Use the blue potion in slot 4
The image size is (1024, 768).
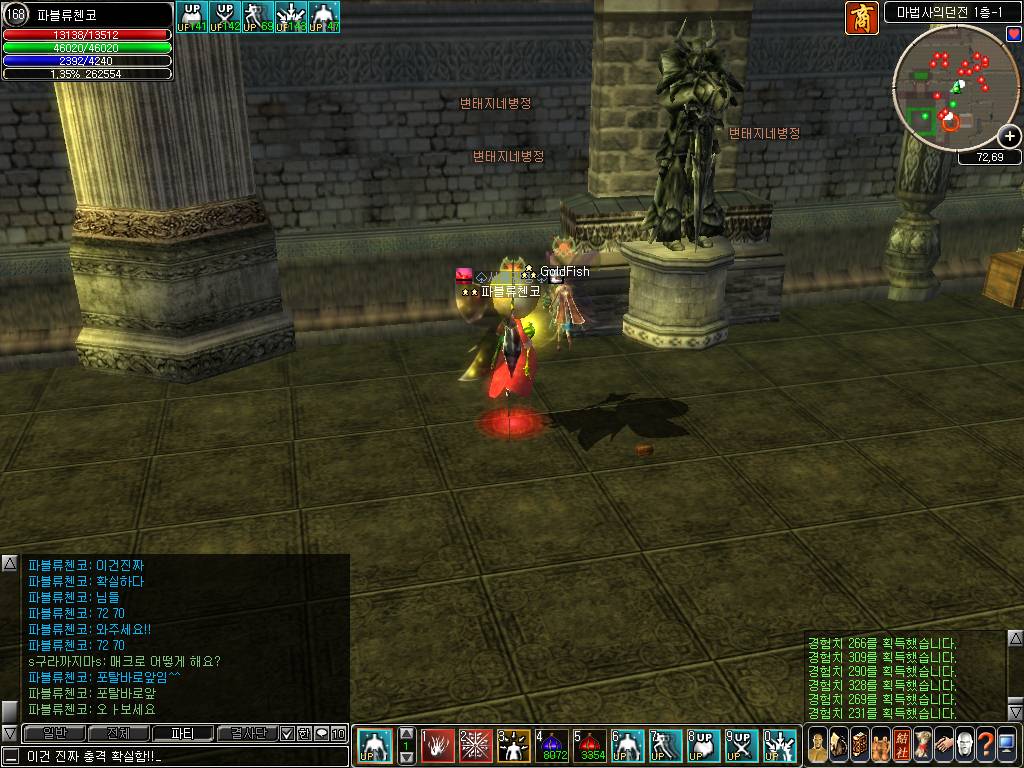[x=553, y=745]
